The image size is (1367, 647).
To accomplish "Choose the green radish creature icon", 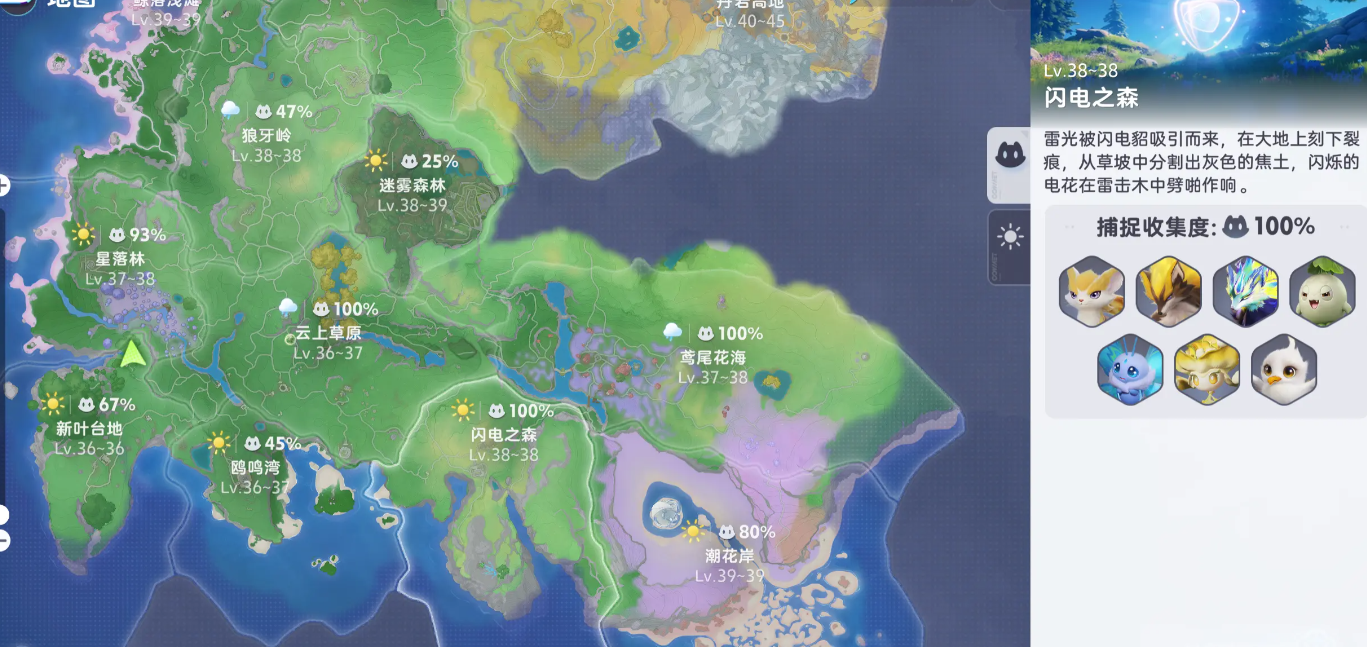I will pos(1321,292).
